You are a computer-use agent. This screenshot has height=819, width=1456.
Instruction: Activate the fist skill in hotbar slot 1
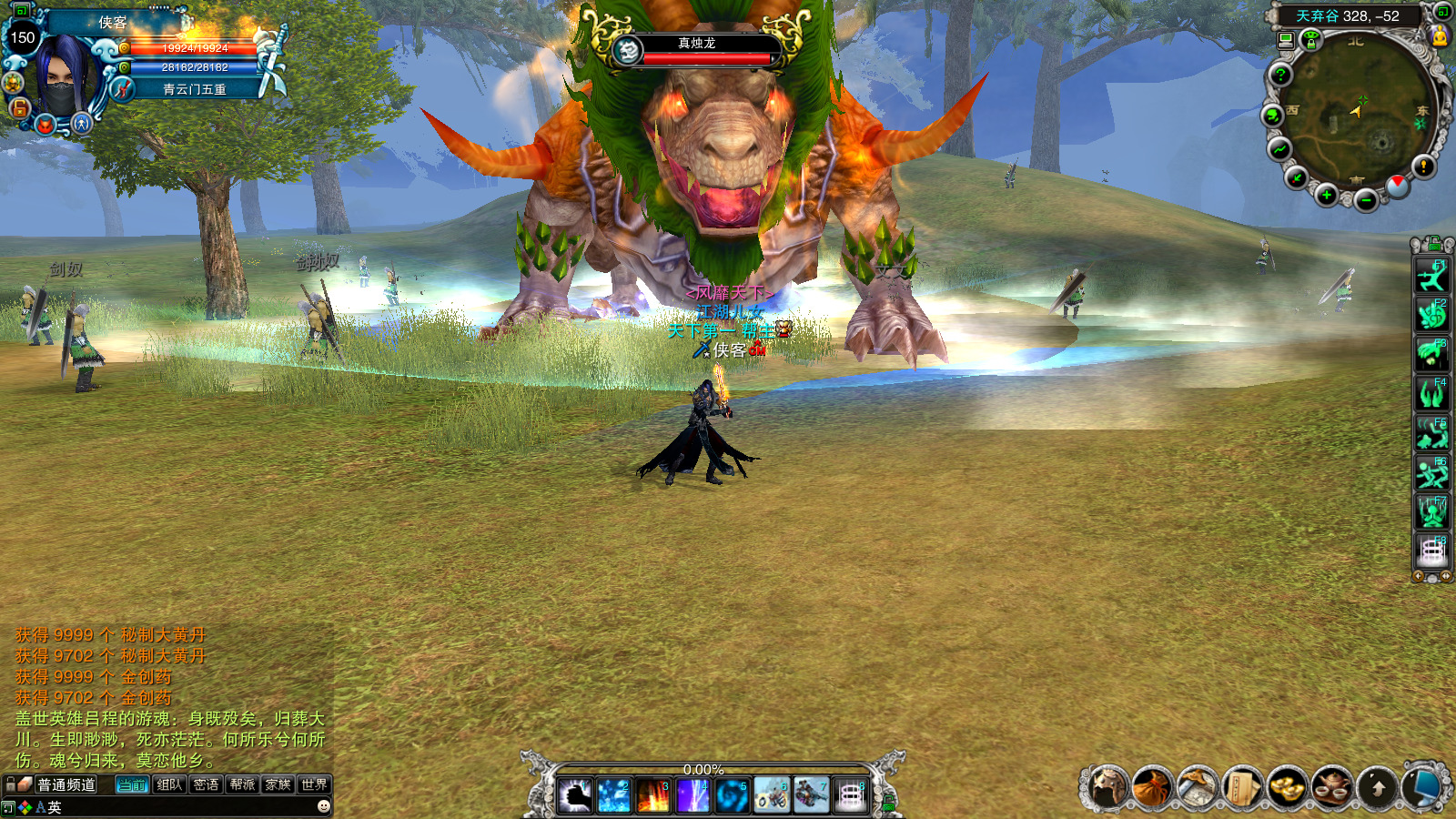[x=575, y=796]
